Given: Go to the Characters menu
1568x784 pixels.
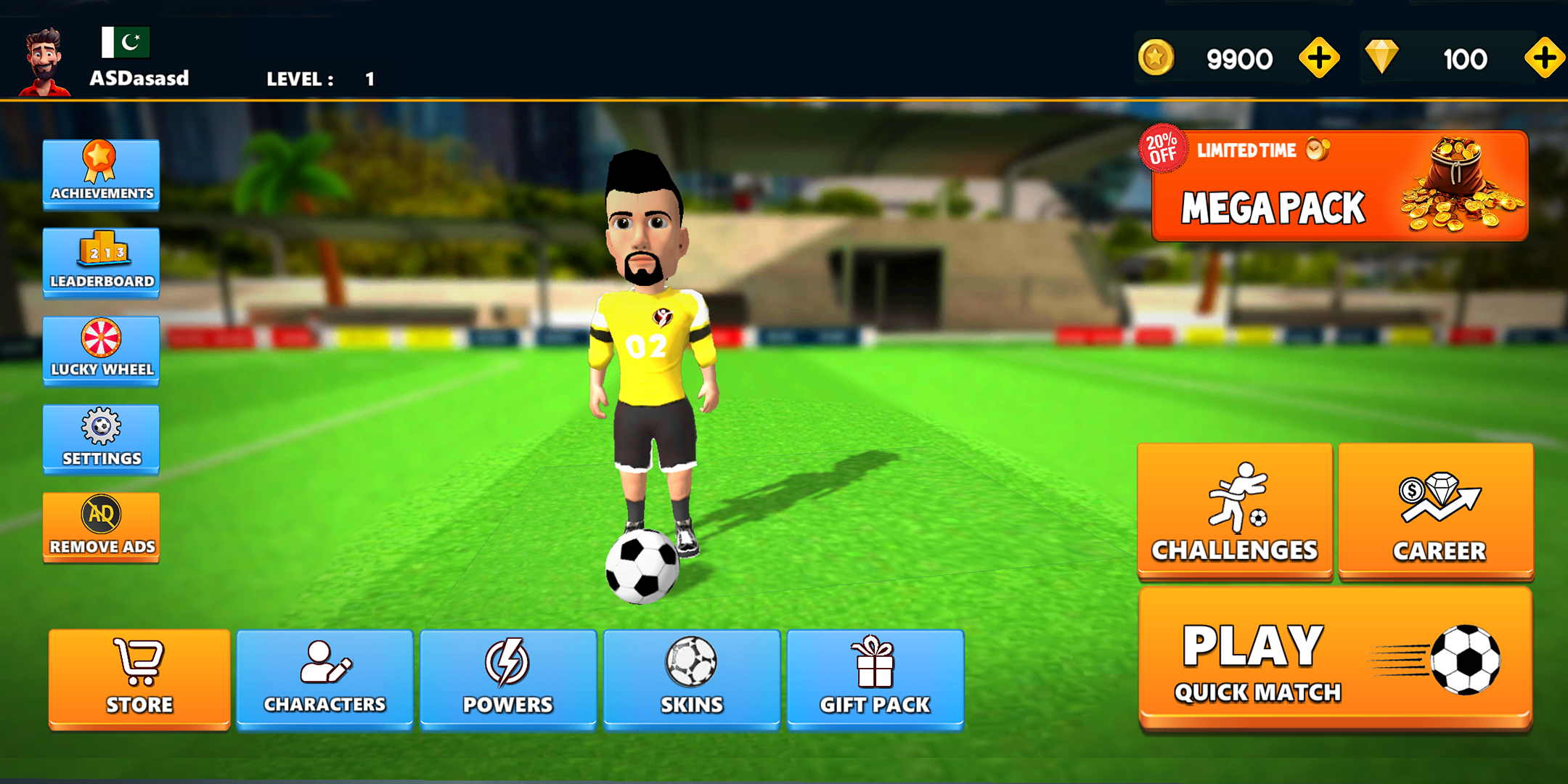Looking at the screenshot, I should click(x=324, y=678).
